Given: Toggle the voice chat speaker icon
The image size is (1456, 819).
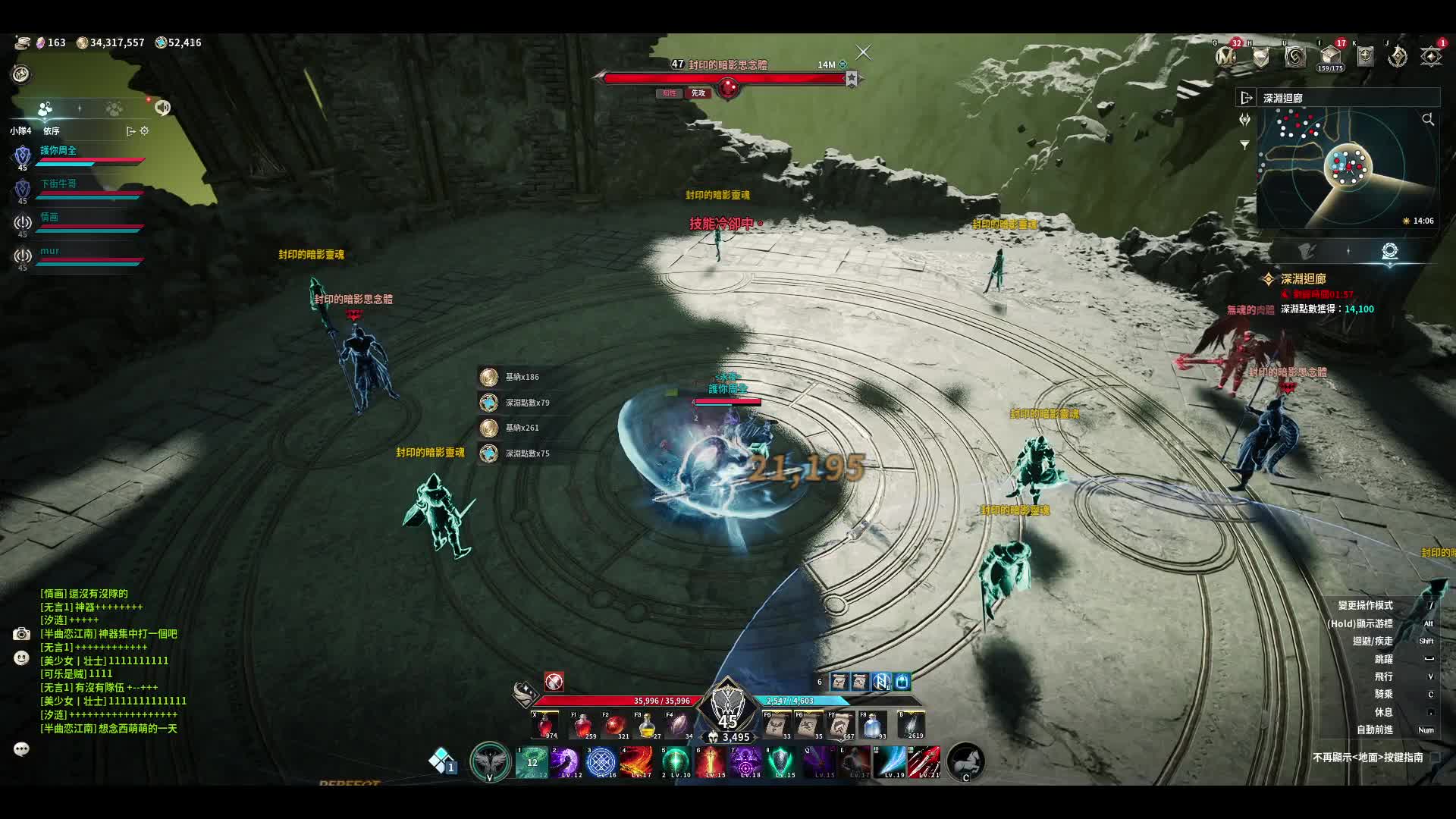Looking at the screenshot, I should [x=162, y=108].
